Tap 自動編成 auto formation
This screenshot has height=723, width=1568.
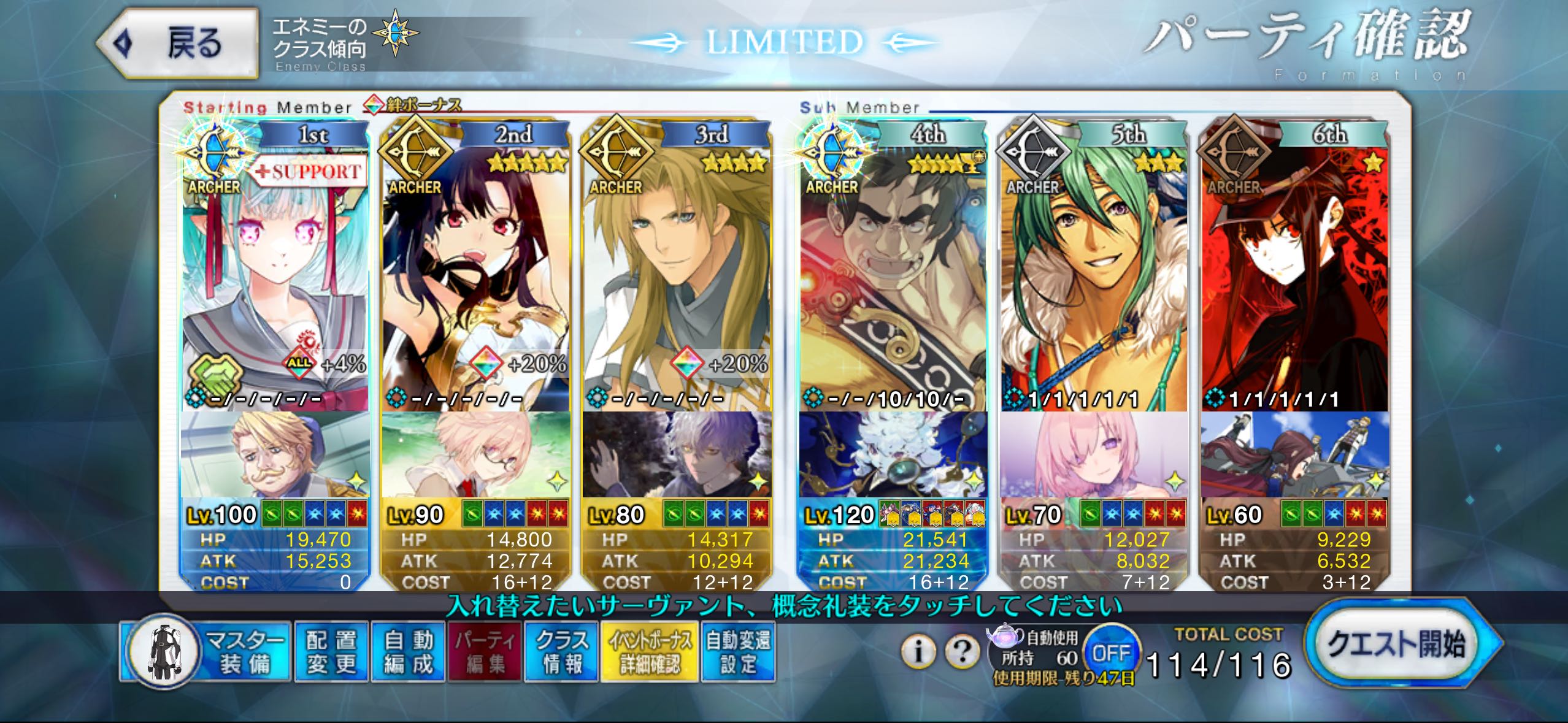(x=409, y=652)
